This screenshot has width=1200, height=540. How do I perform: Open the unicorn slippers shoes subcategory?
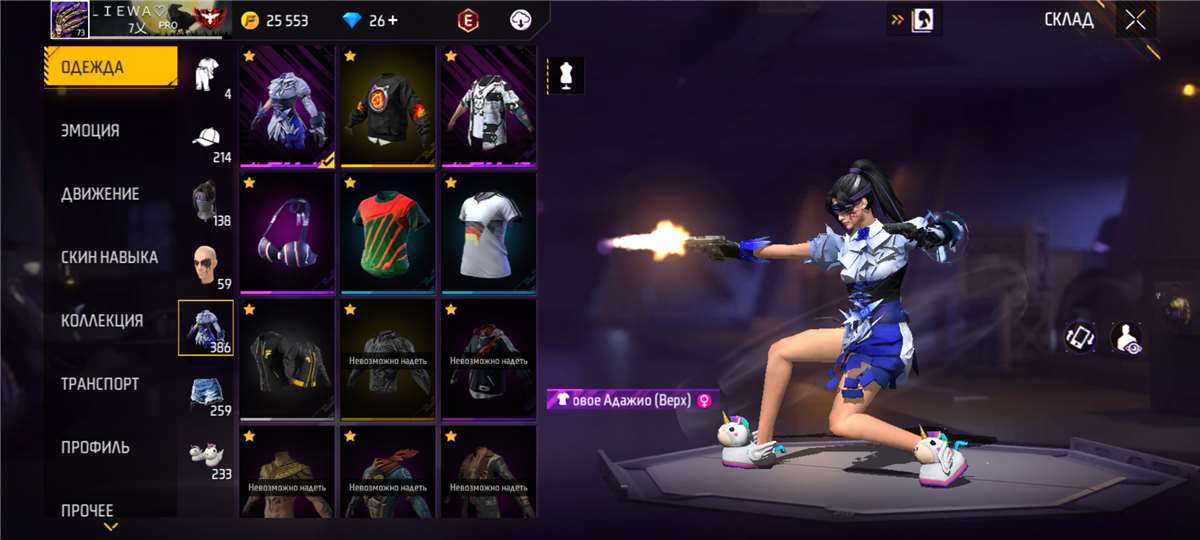point(207,455)
